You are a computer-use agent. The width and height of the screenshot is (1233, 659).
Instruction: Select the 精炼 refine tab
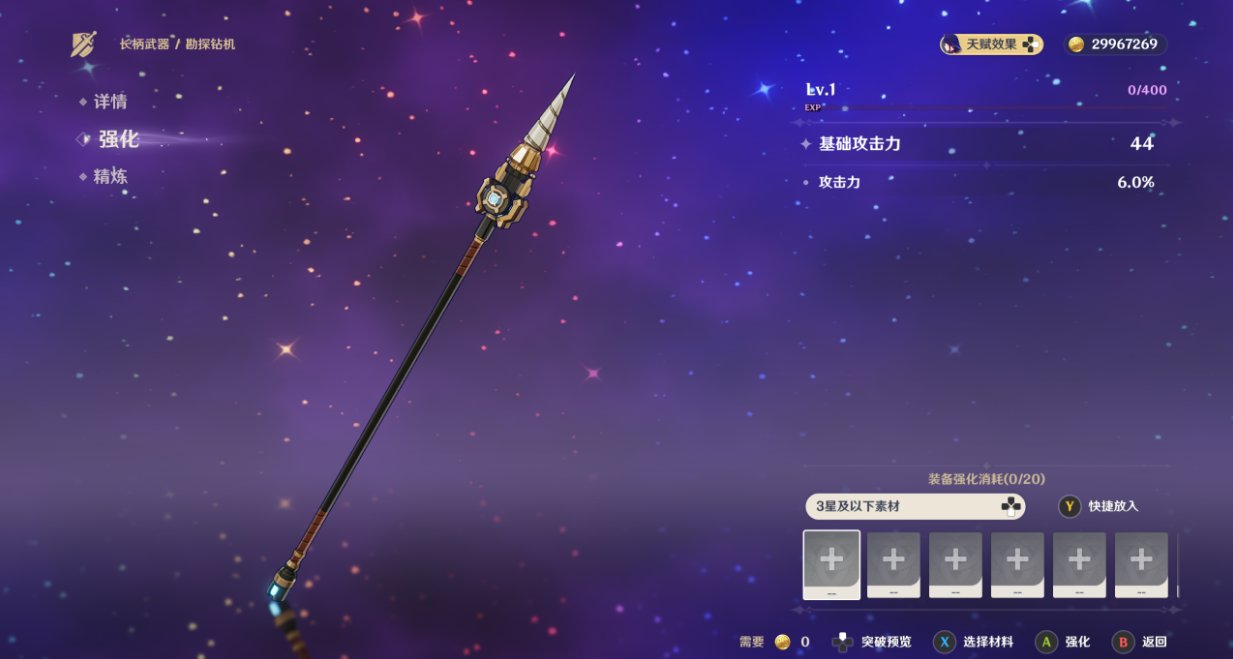point(110,177)
